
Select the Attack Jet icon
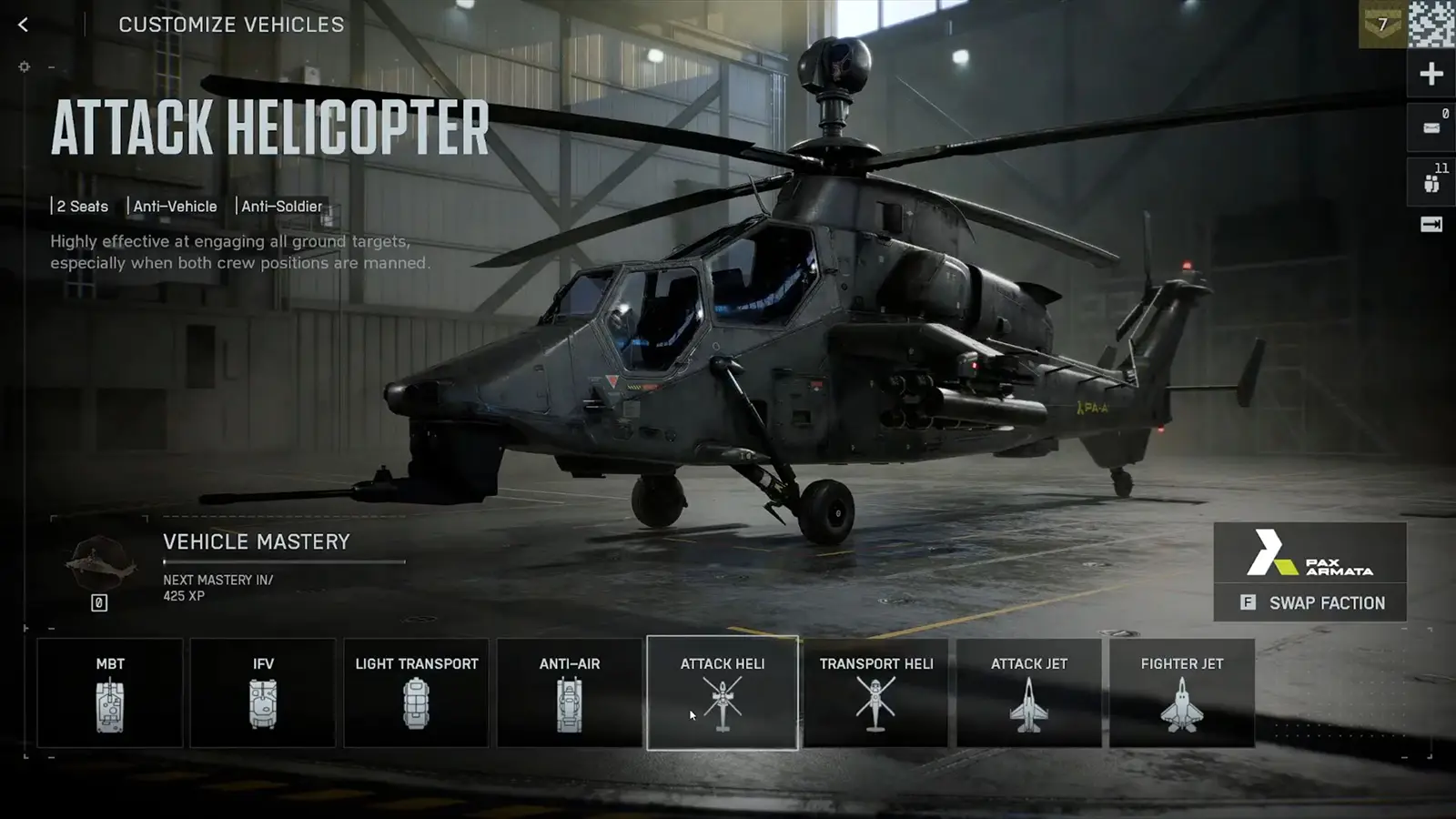pos(1028,693)
